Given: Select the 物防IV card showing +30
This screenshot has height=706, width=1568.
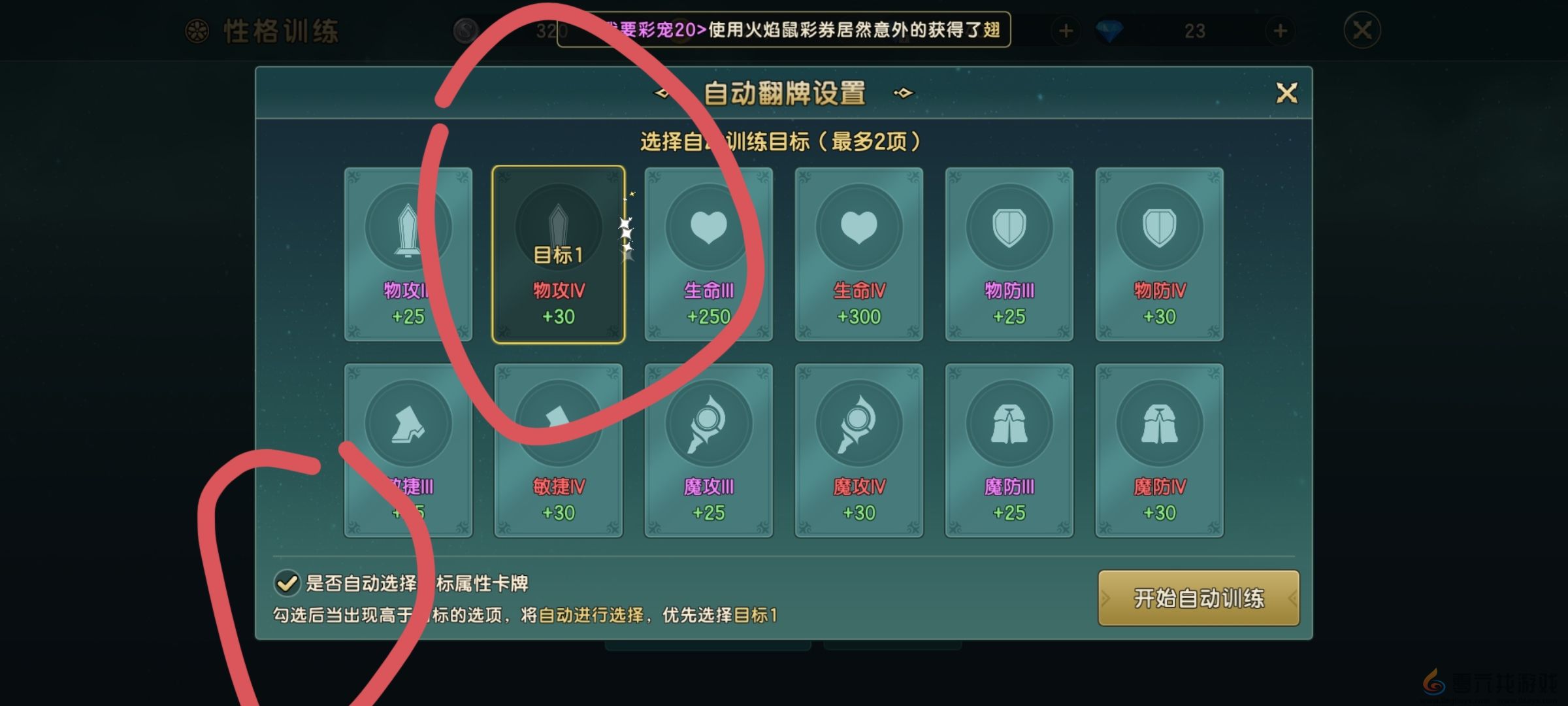Looking at the screenshot, I should coord(1158,255).
